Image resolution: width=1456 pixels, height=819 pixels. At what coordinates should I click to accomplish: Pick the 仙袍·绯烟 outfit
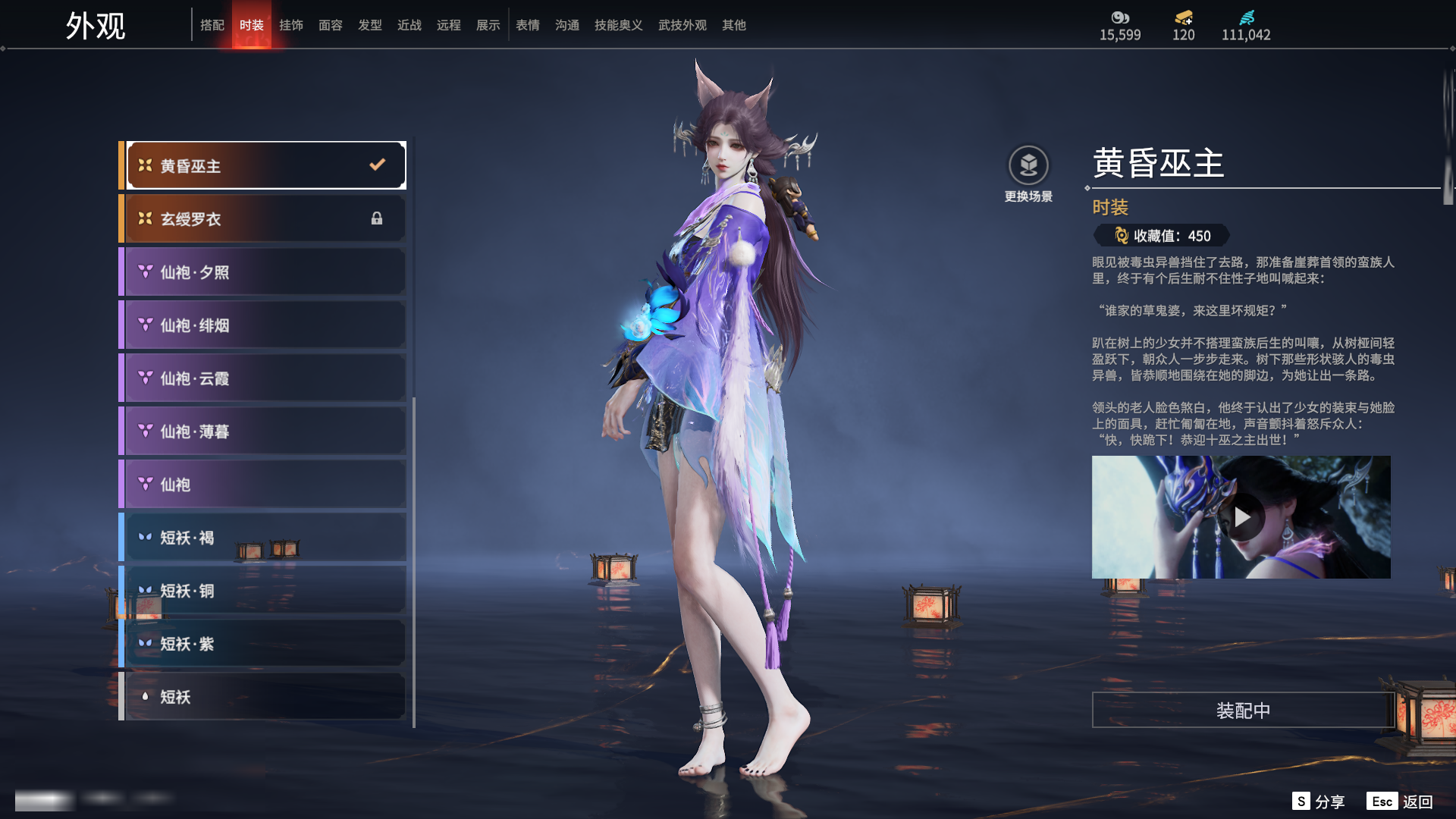(265, 325)
